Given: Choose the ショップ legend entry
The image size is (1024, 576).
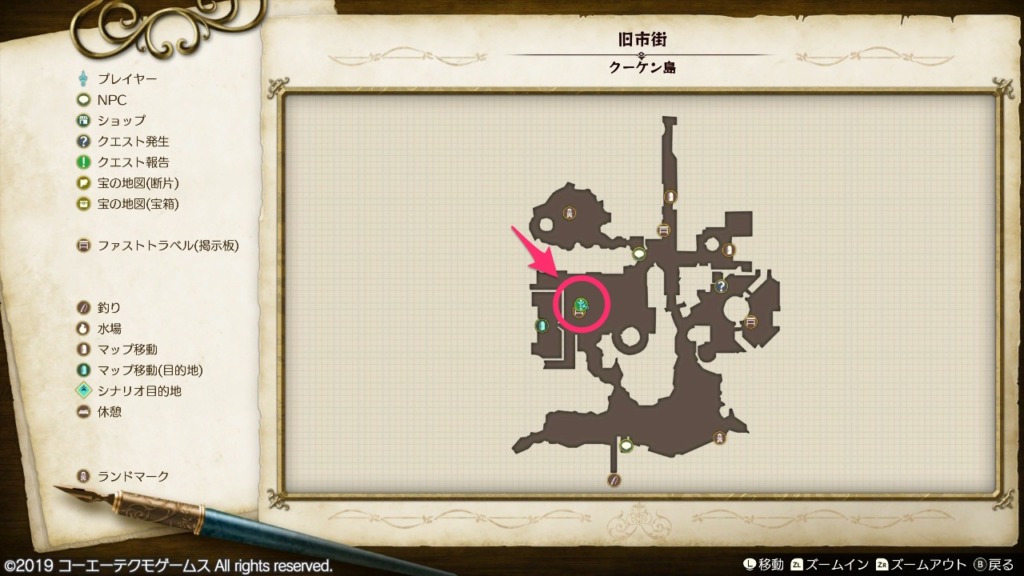Looking at the screenshot, I should [120, 120].
